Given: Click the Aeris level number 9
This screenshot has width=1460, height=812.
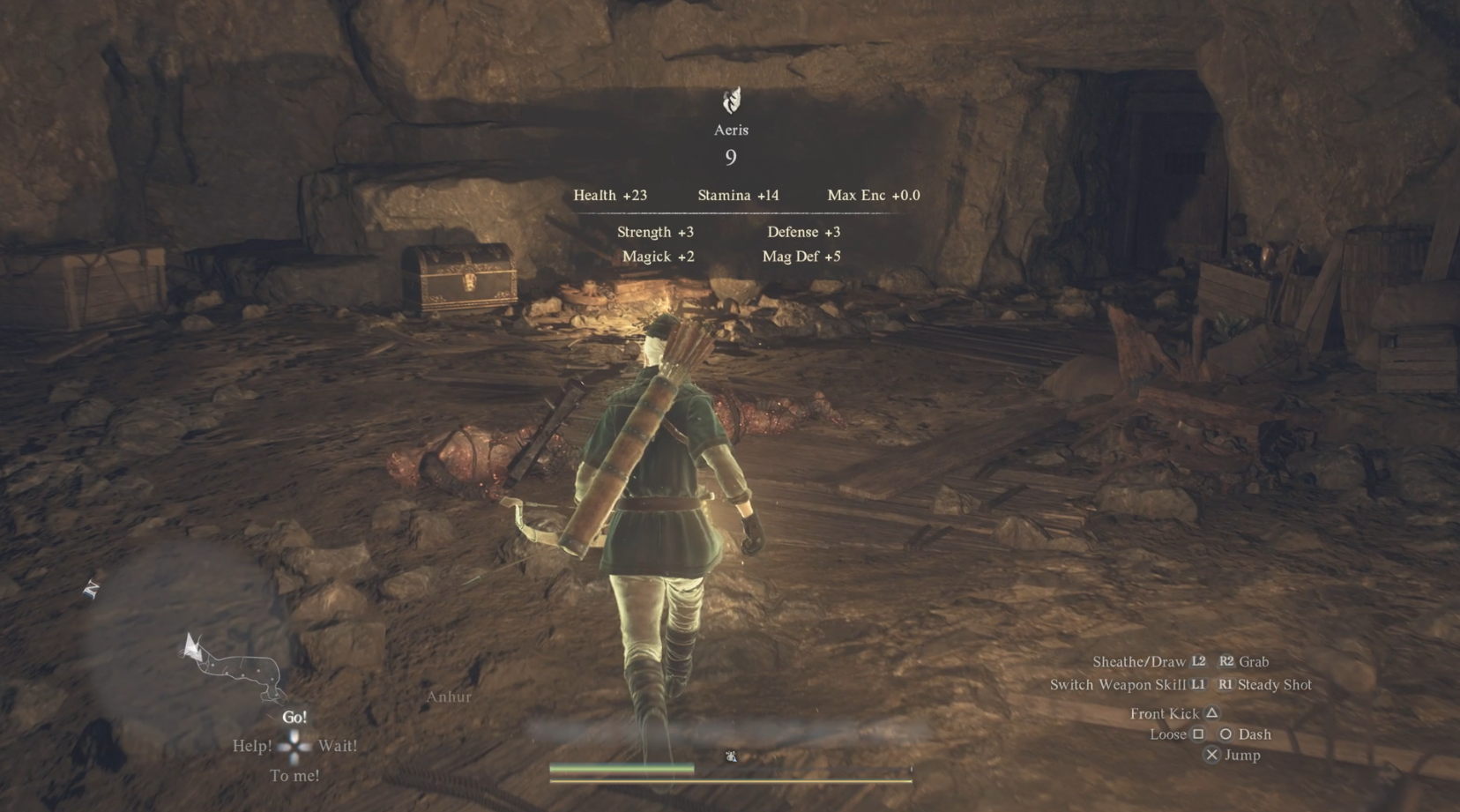Looking at the screenshot, I should [x=730, y=159].
